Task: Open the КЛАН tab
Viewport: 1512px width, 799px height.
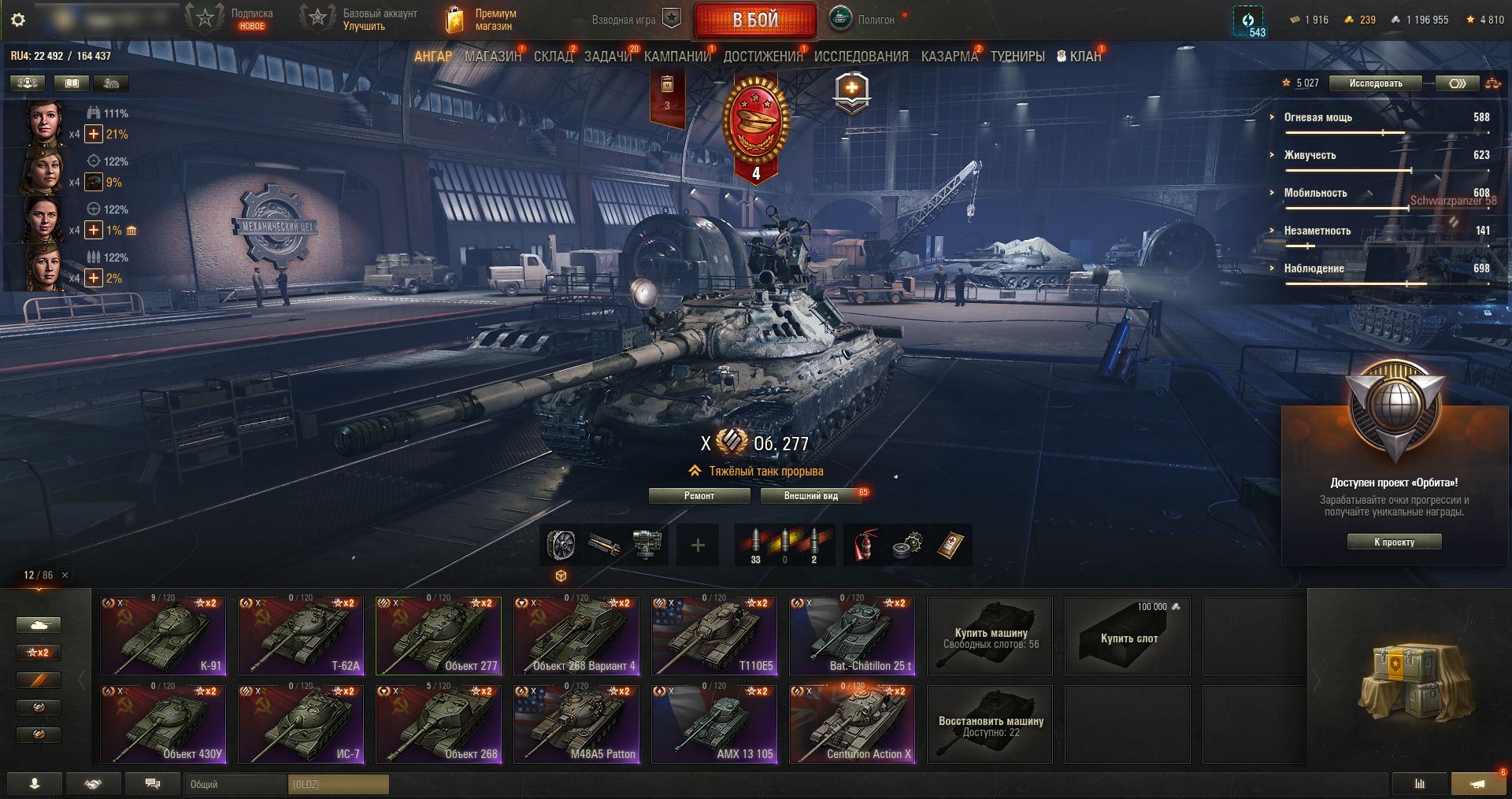Action: [1079, 57]
